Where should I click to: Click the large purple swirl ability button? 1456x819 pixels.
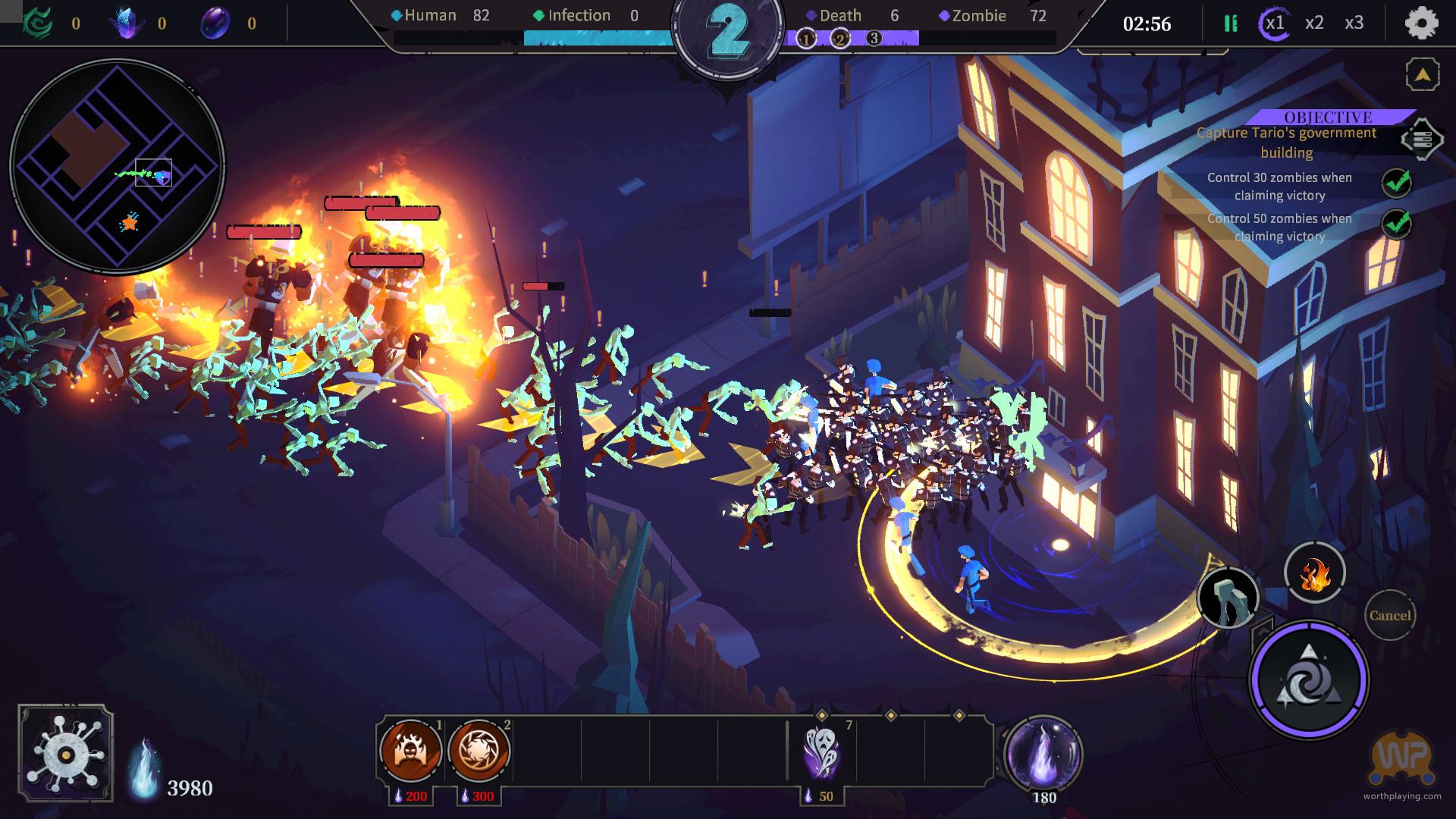click(x=1308, y=679)
